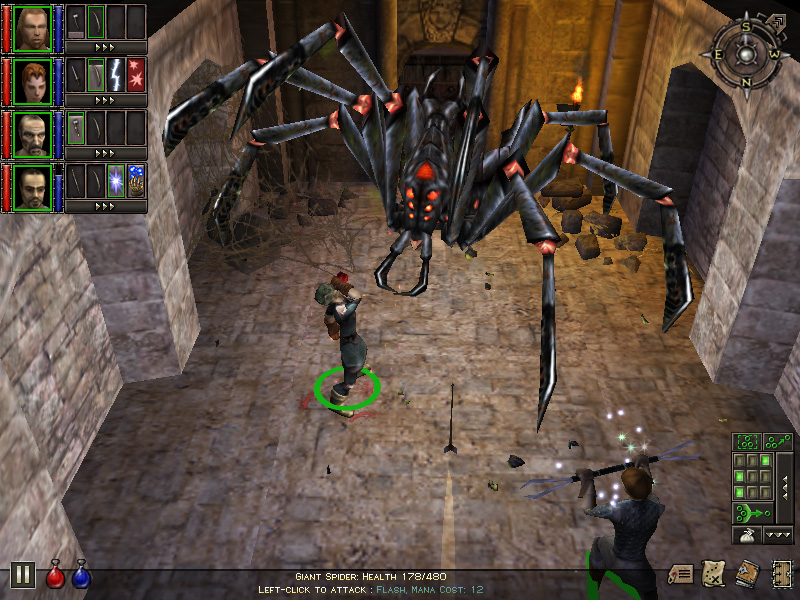Choose the lightning bolt spell slot

pyautogui.click(x=116, y=75)
